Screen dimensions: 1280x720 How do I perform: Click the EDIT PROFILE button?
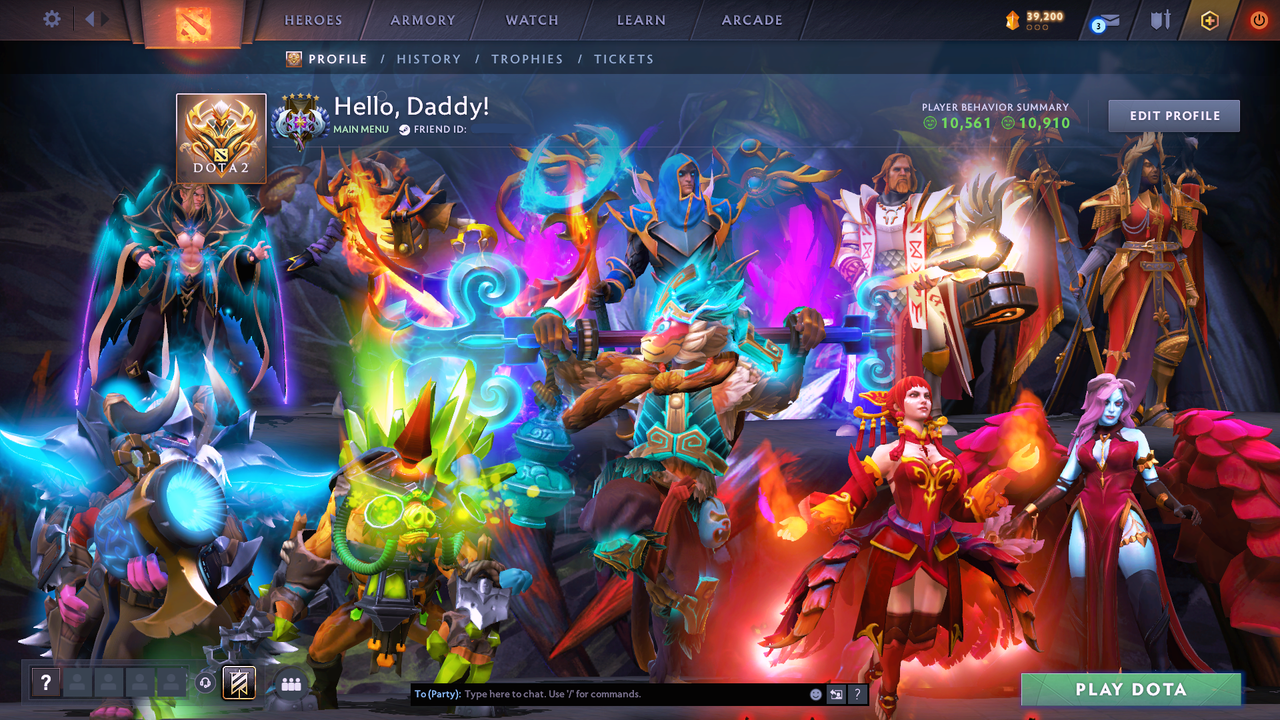coord(1173,115)
